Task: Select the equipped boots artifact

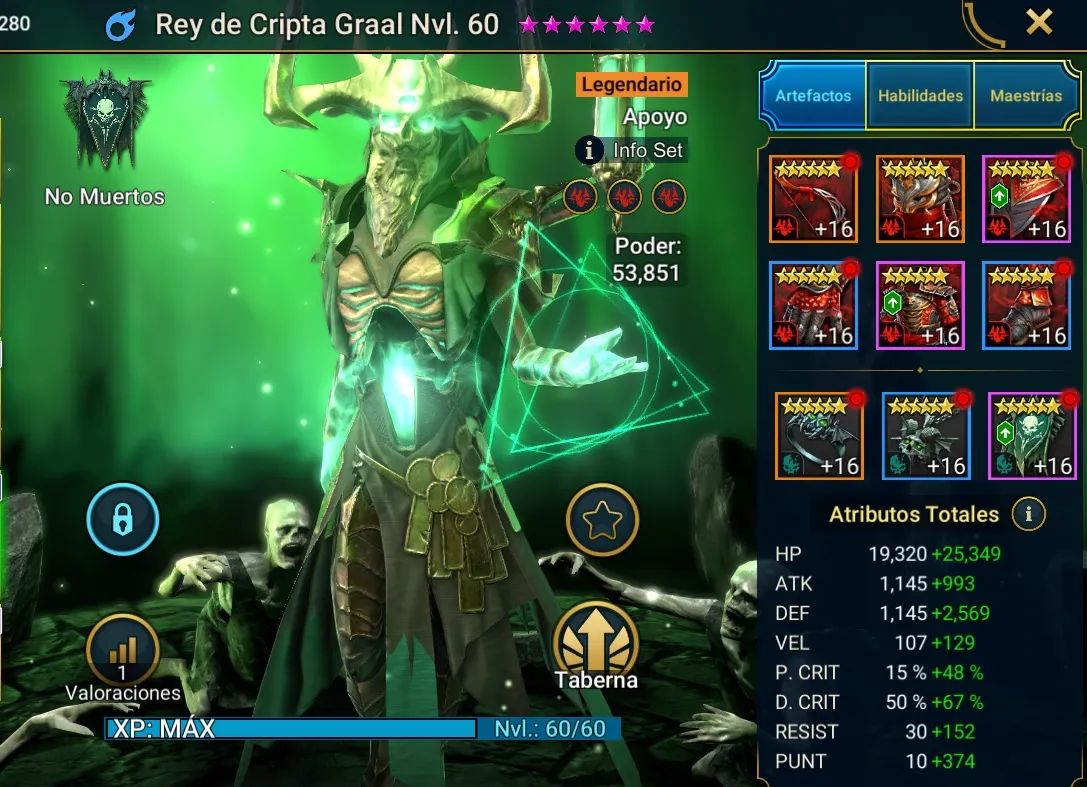Action: (x=1026, y=305)
